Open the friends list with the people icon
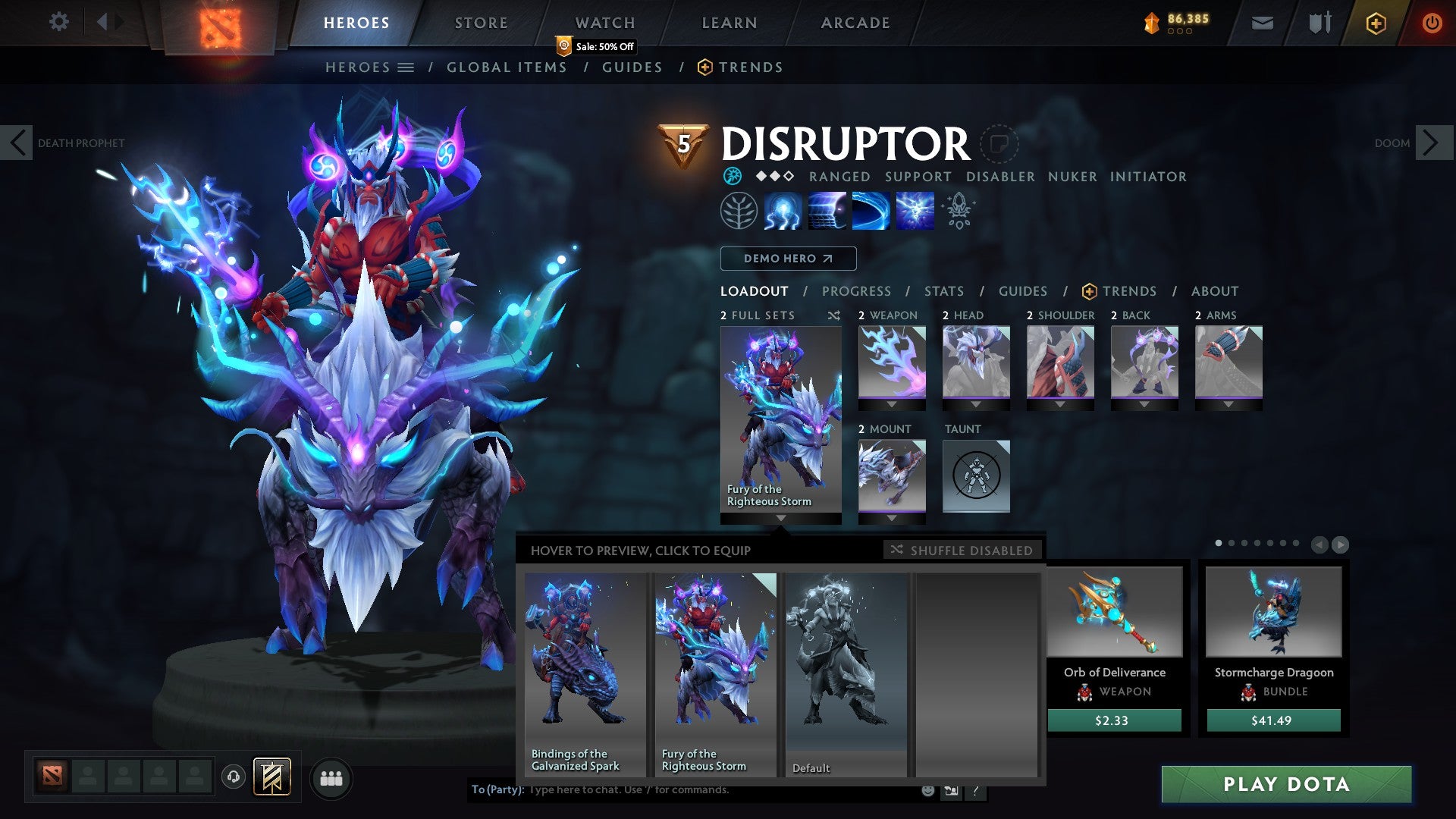1456x819 pixels. click(331, 778)
